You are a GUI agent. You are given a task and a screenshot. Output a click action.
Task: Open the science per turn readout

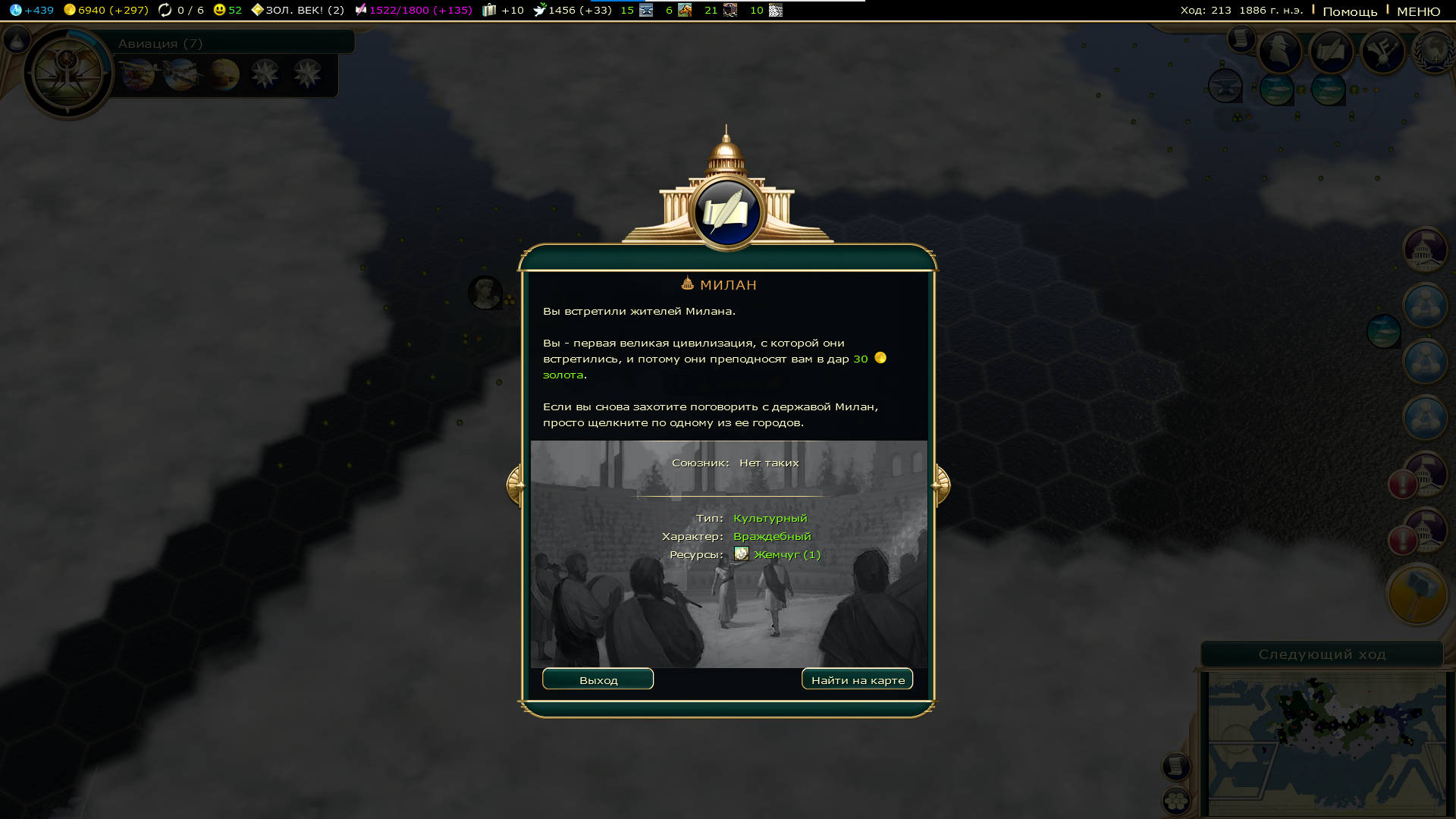(x=32, y=10)
